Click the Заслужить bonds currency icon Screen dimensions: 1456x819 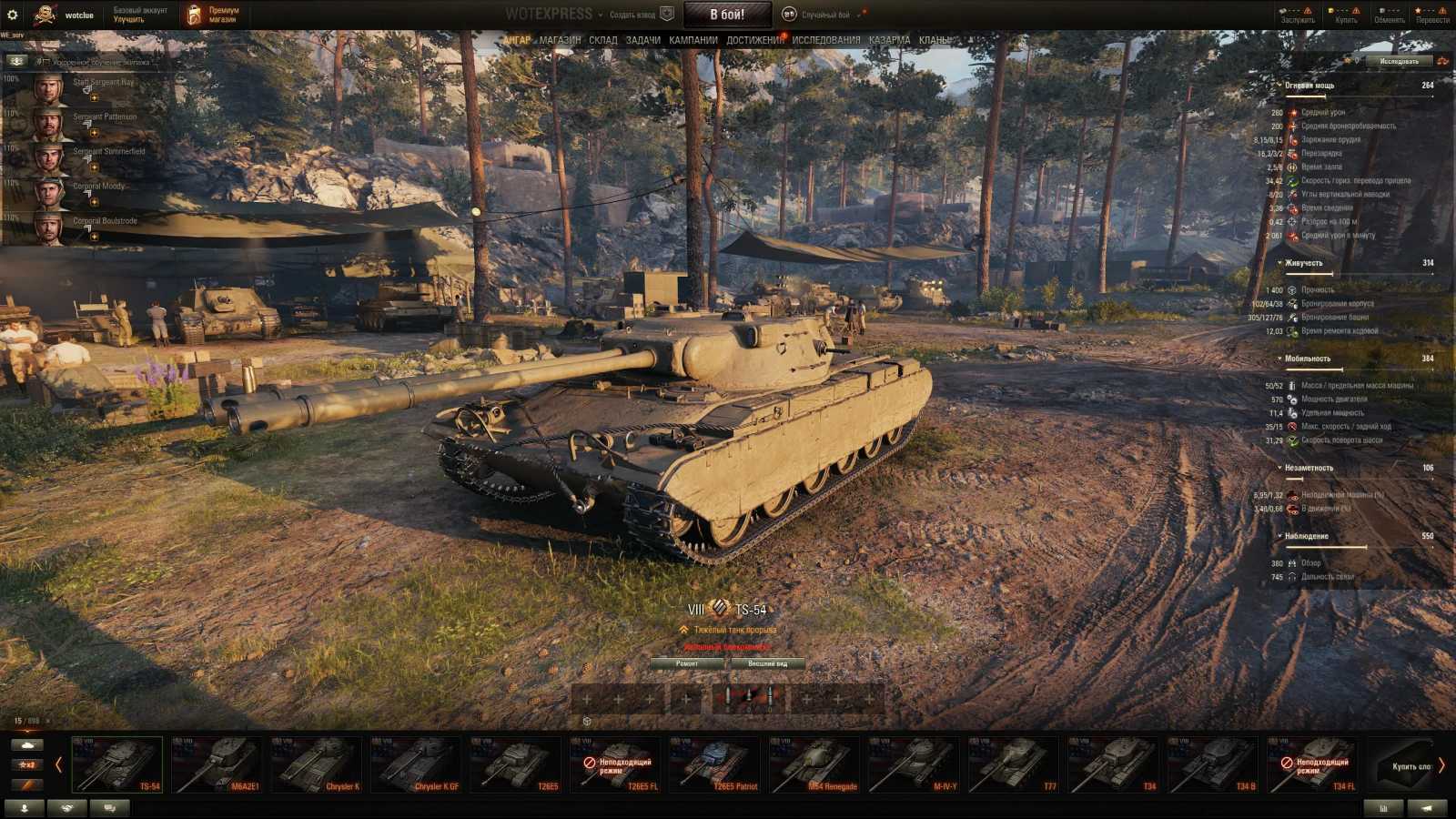(x=1284, y=10)
